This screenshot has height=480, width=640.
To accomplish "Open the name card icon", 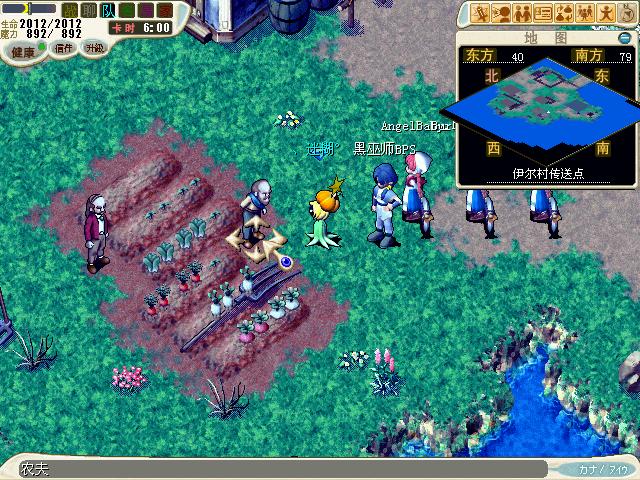I will (543, 13).
